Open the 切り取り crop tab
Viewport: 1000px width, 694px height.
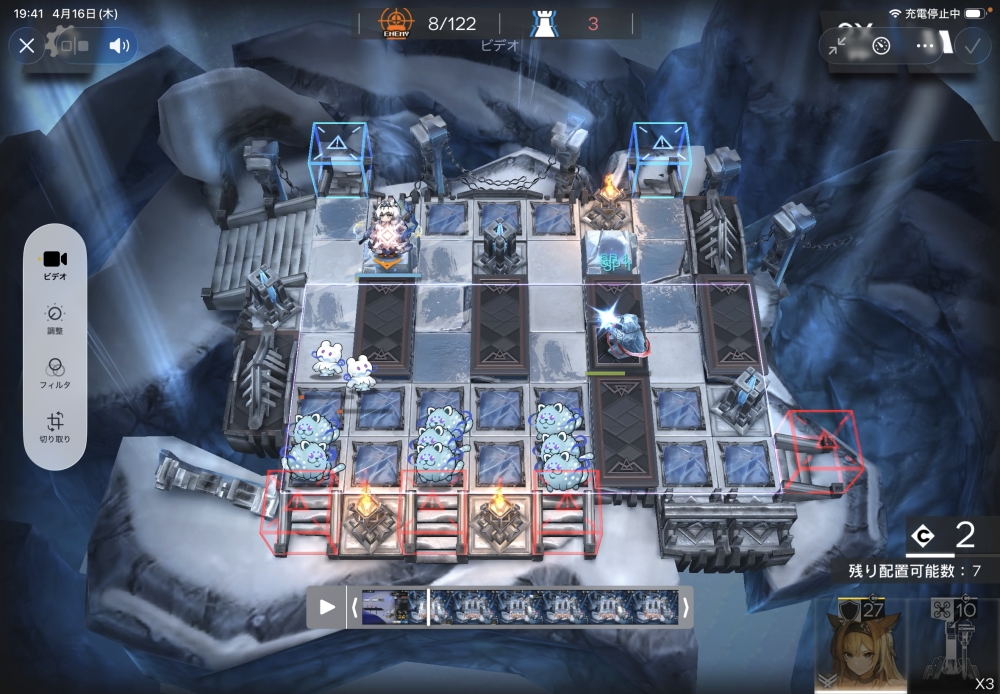tap(55, 430)
